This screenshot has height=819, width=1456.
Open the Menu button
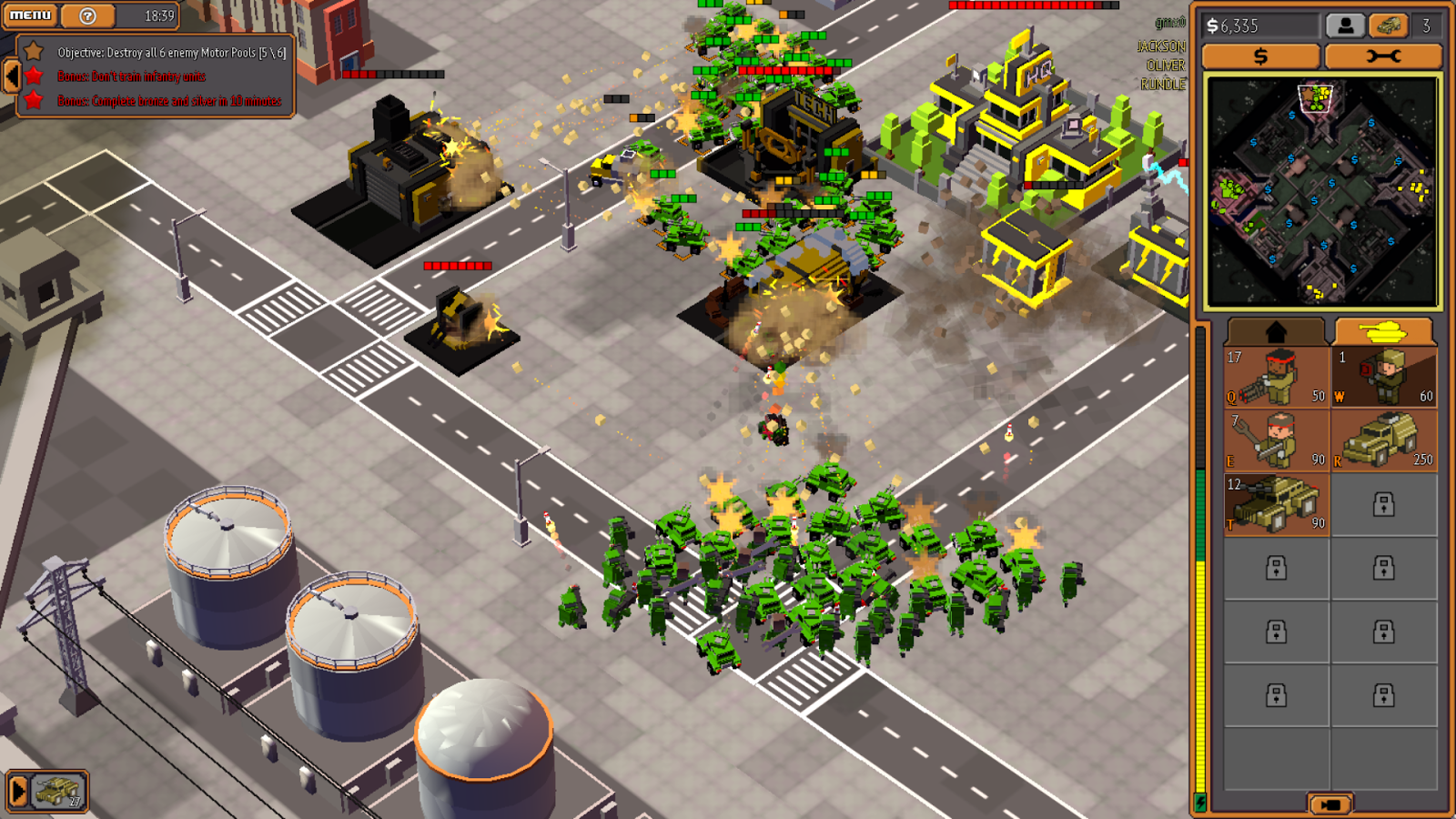[29, 15]
